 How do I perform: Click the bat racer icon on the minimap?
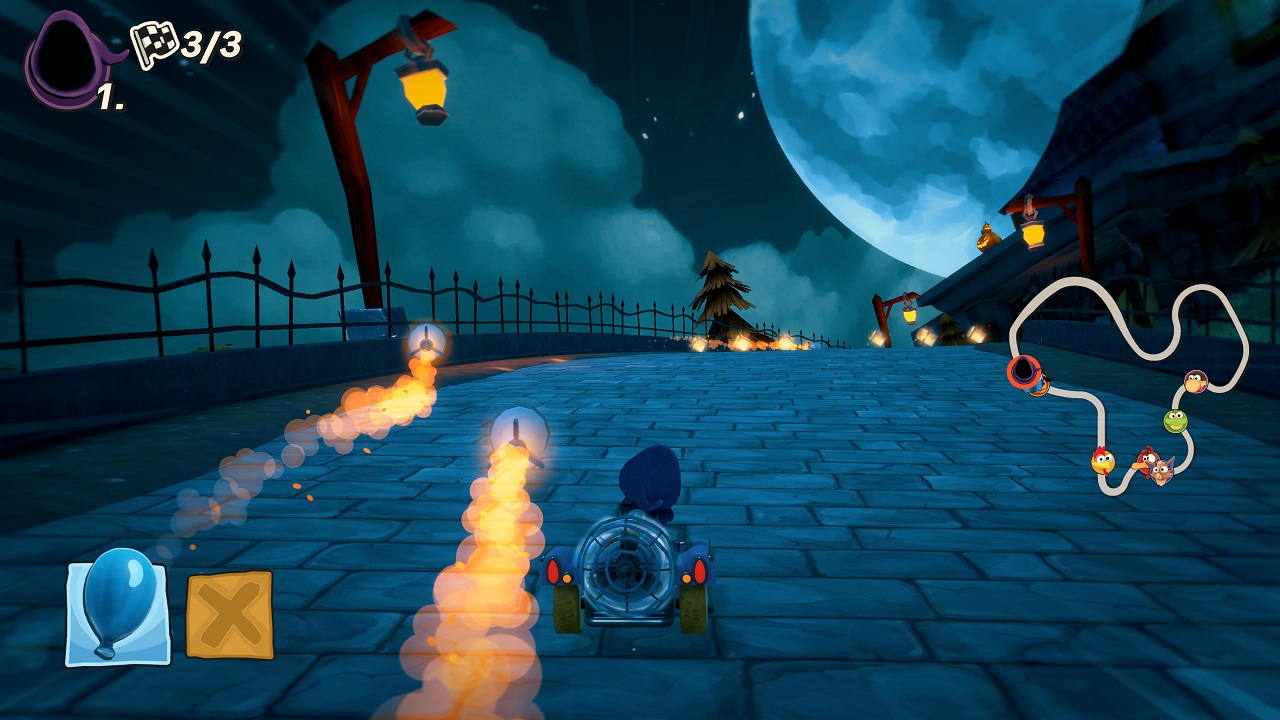pyautogui.click(x=1160, y=470)
